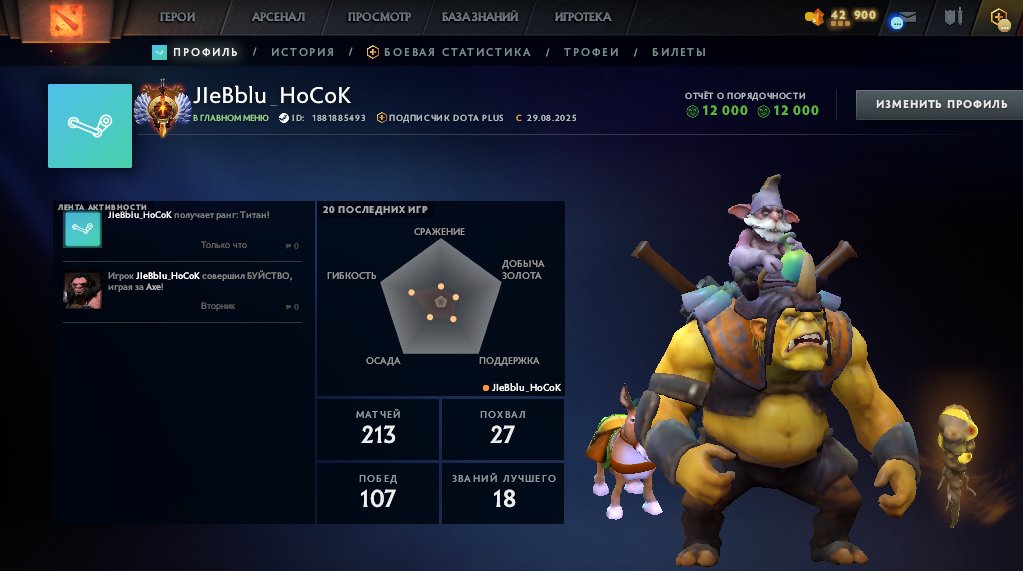The width and height of the screenshot is (1023, 571).
Task: Click the Steam profile avatar picture
Action: tap(90, 126)
